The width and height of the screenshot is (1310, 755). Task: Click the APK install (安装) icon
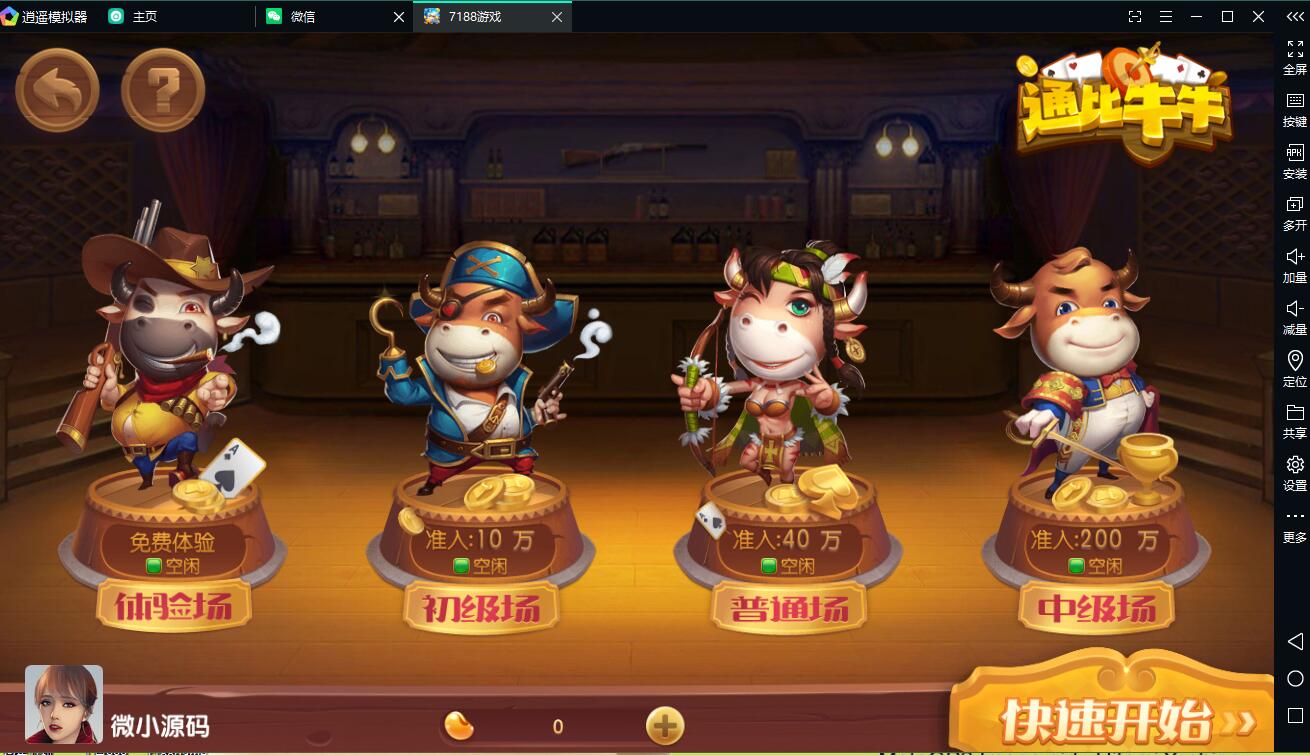pyautogui.click(x=1294, y=160)
